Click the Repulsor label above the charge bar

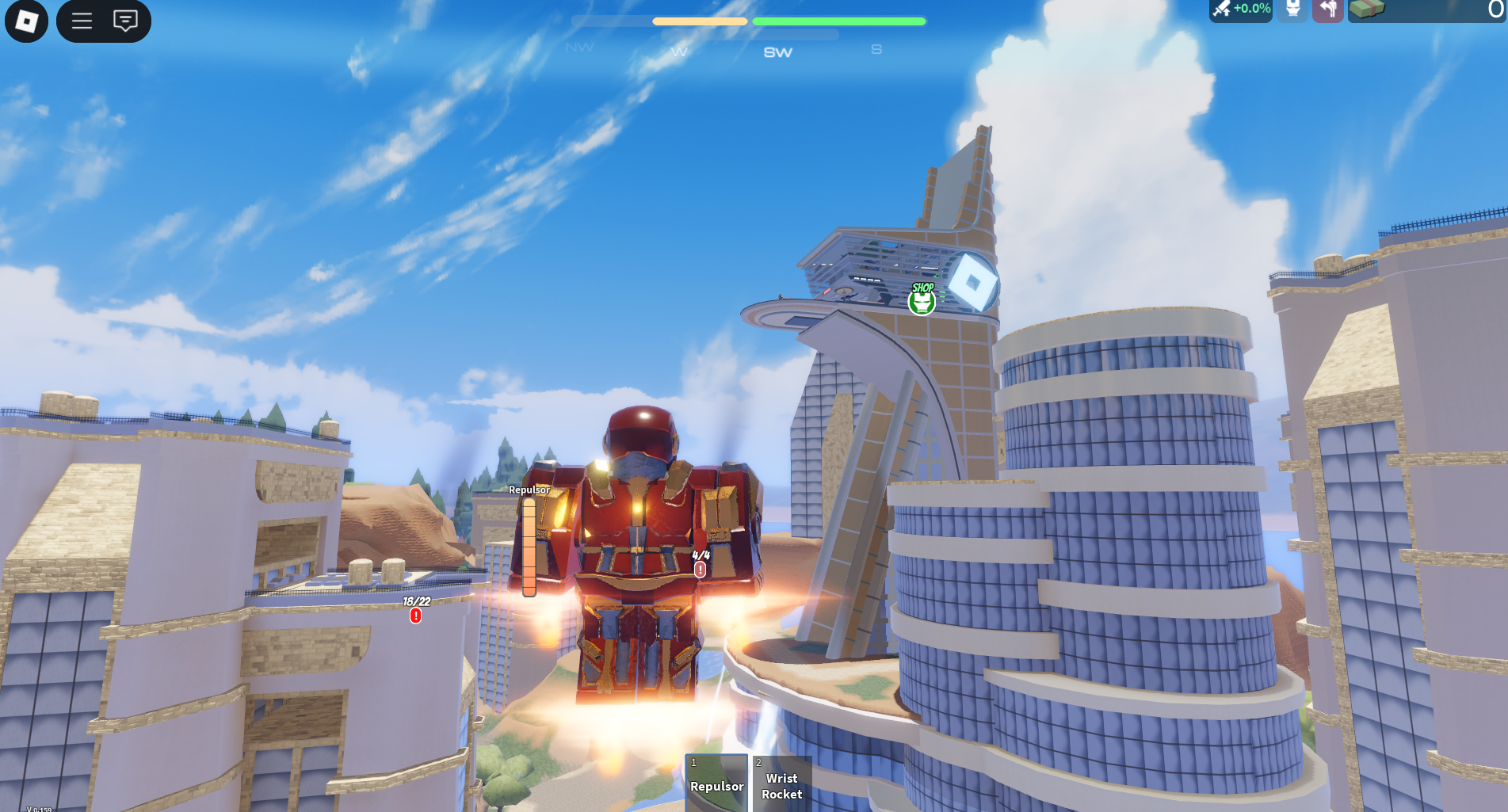[x=529, y=491]
